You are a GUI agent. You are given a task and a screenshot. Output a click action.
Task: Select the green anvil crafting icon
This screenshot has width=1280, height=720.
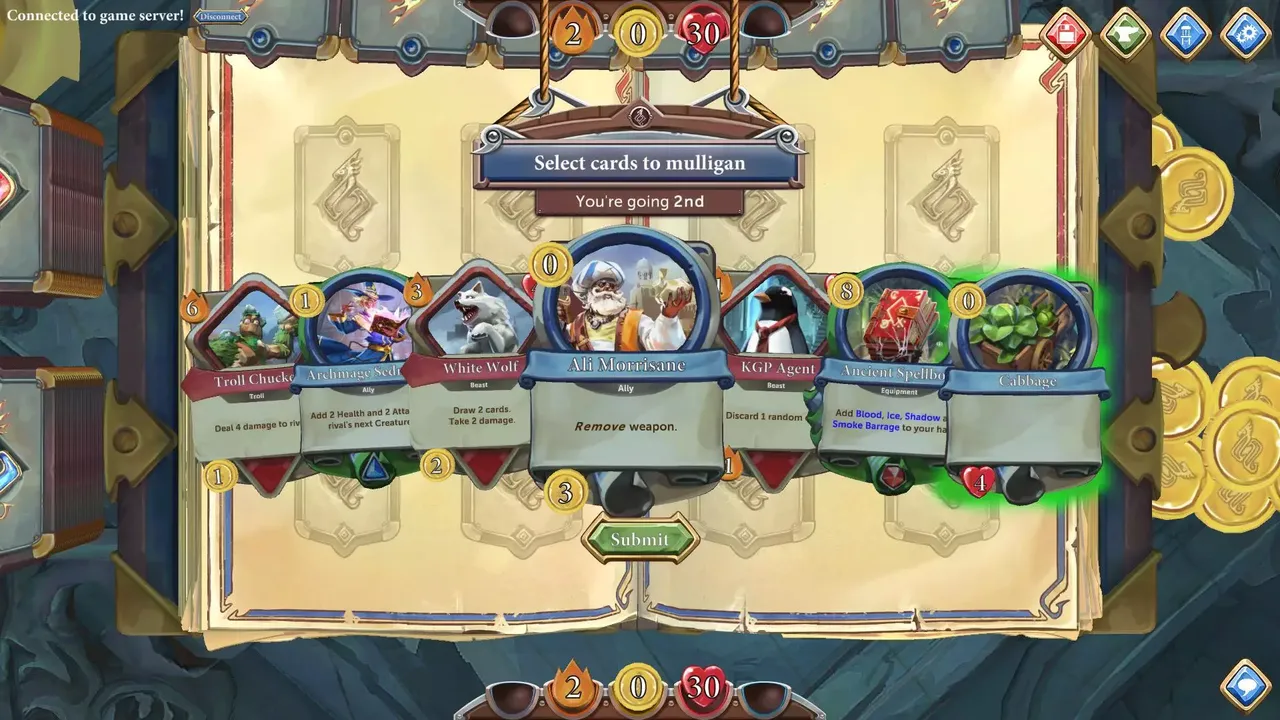[1125, 33]
